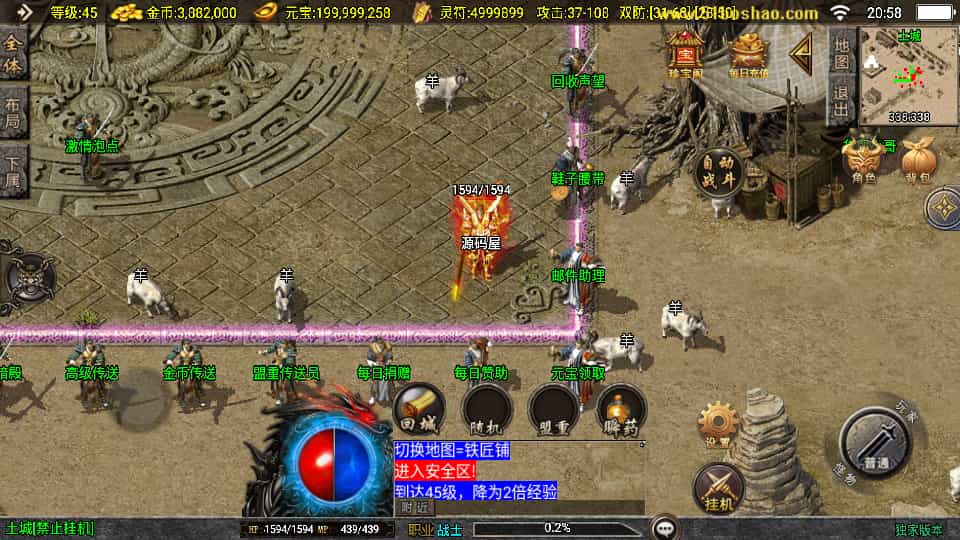Open the 珍宝阁 treasure shop
The height and width of the screenshot is (540, 960).
pyautogui.click(x=686, y=53)
